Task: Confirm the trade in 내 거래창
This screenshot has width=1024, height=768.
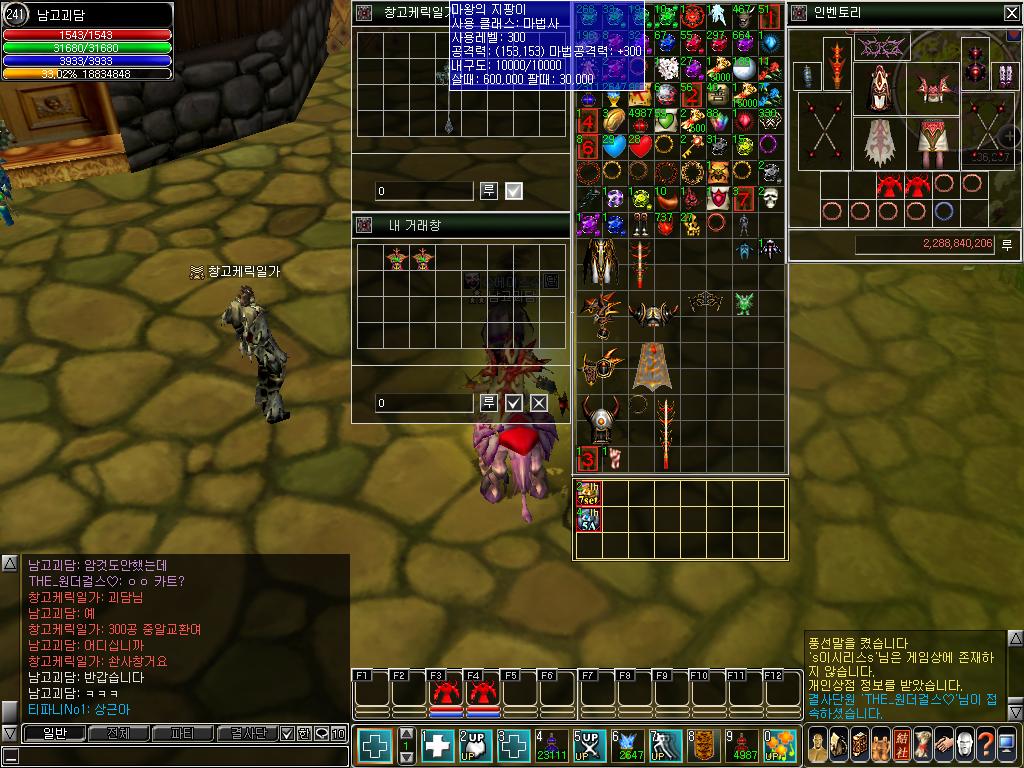Action: [514, 402]
